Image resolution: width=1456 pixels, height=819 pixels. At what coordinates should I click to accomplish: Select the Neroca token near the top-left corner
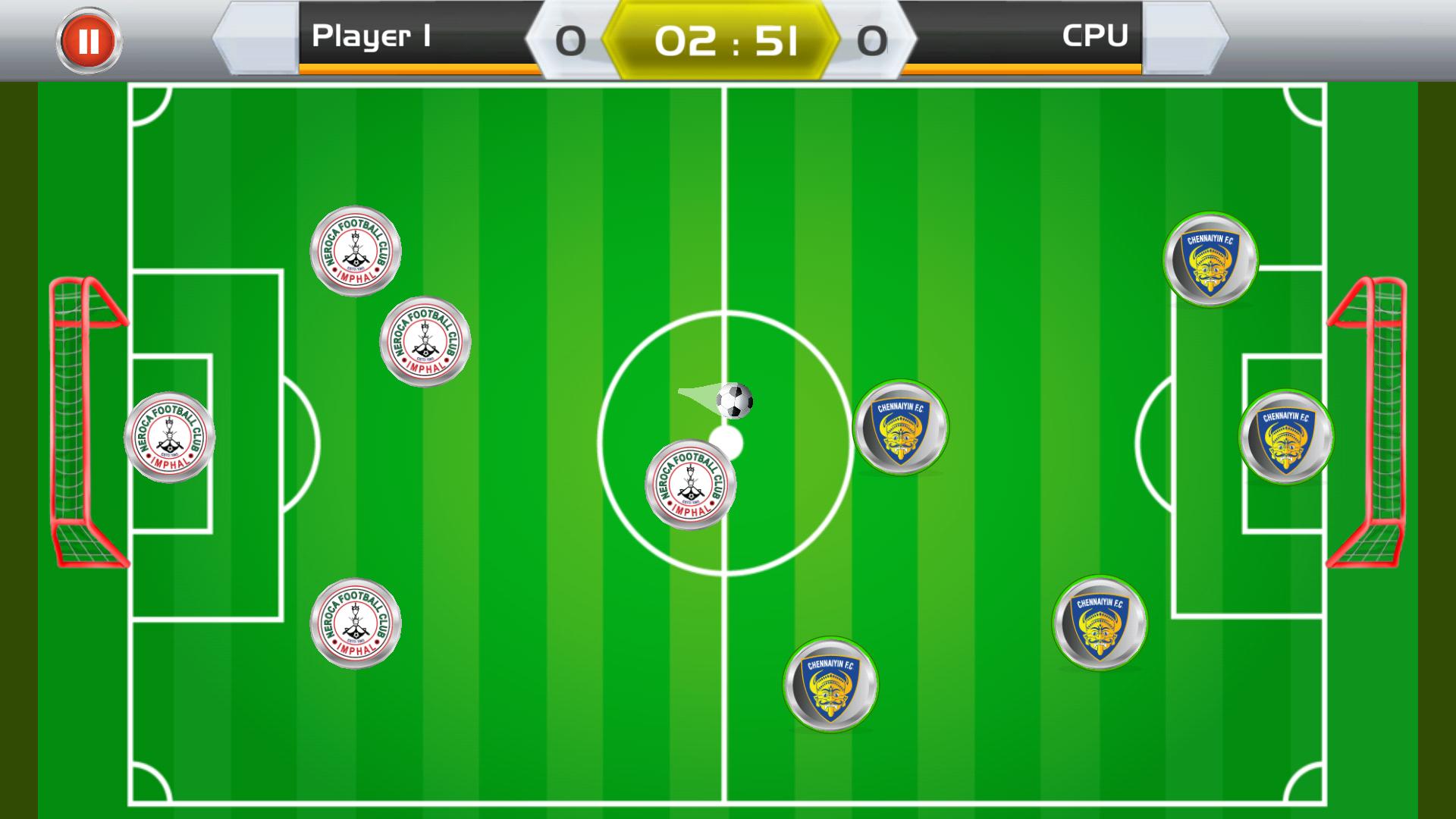[x=356, y=250]
